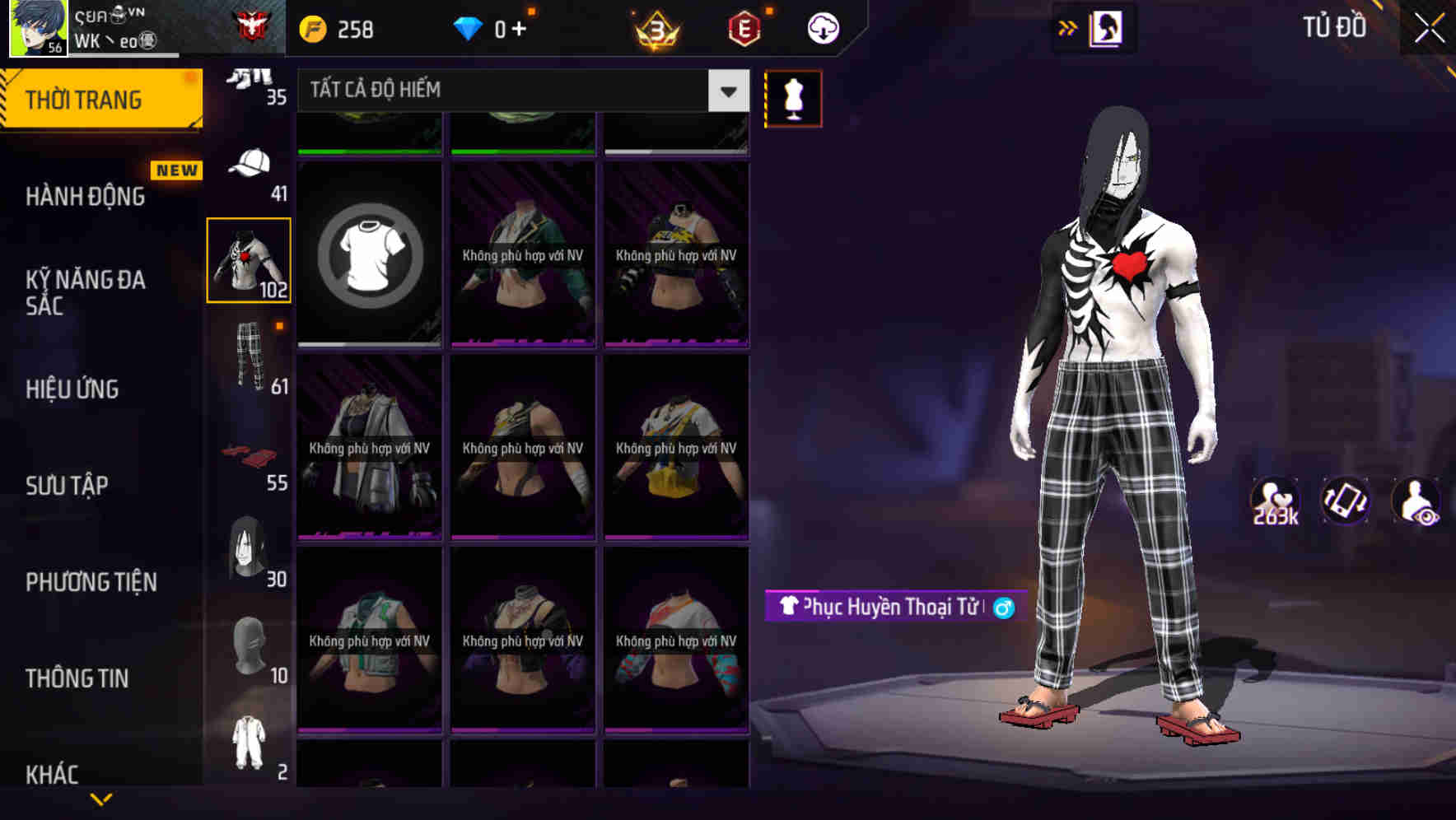
Task: Toggle the male gender symbol on outfit name
Action: (x=1001, y=608)
